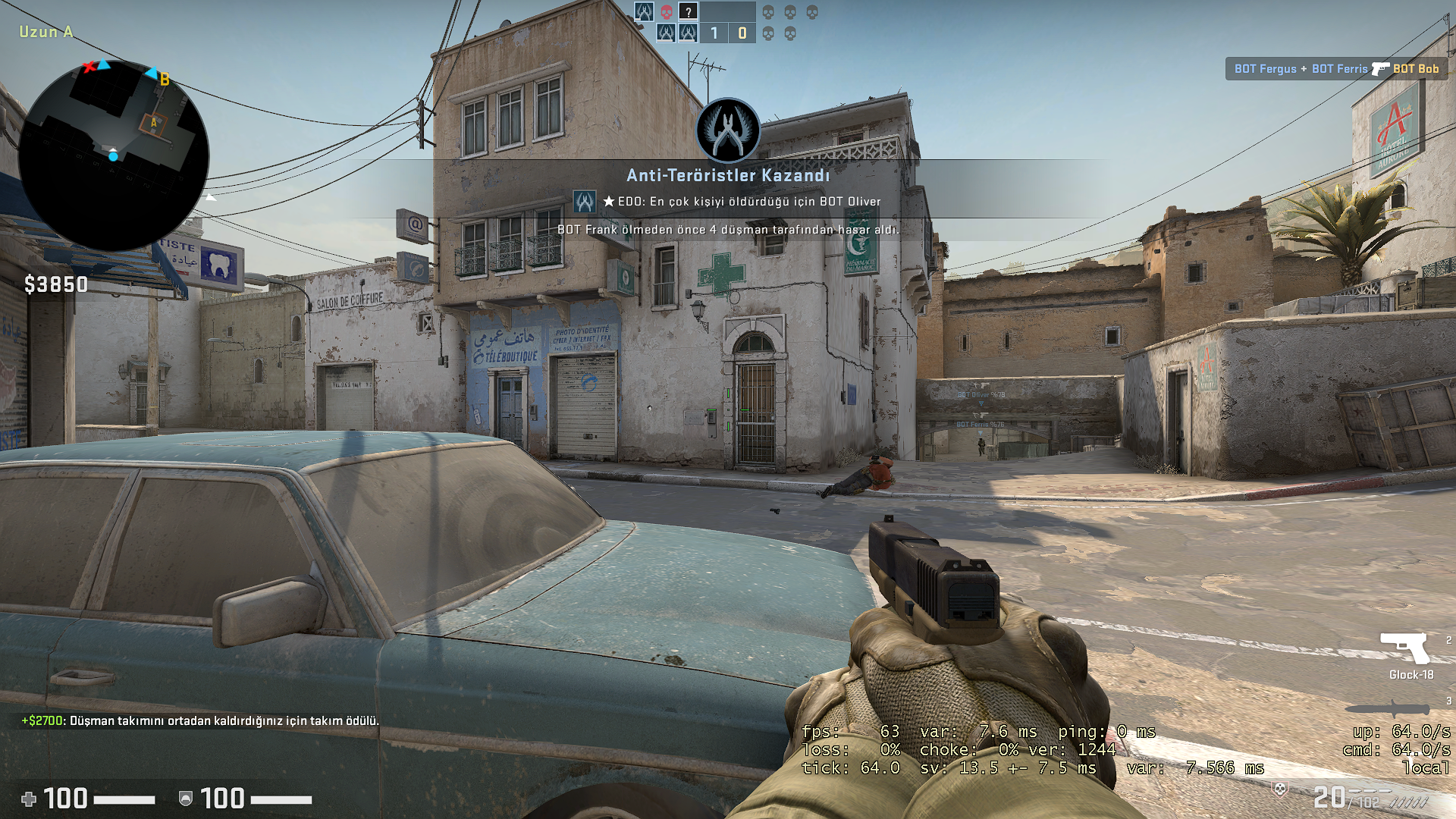Click bomb site A marker on radar
Image resolution: width=1456 pixels, height=819 pixels.
point(154,123)
